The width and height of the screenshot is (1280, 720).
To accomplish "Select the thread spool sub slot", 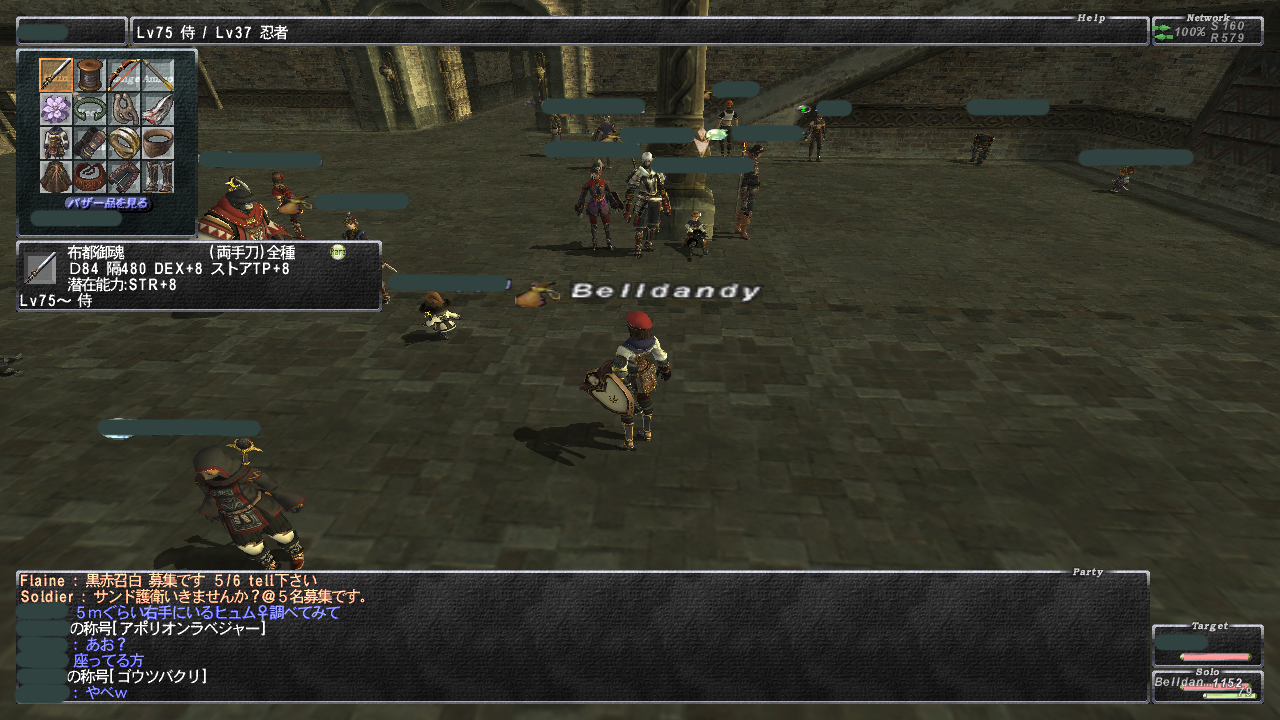I will (x=90, y=75).
